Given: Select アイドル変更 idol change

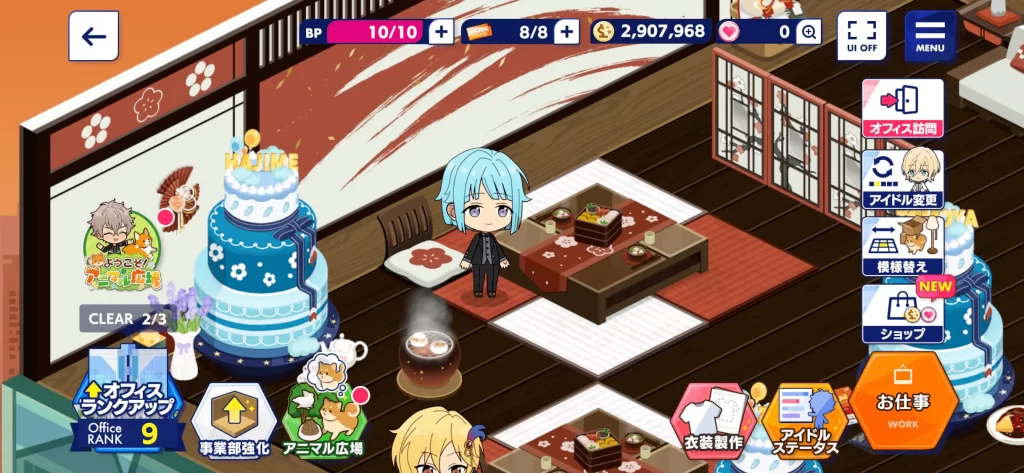Looking at the screenshot, I should point(903,178).
